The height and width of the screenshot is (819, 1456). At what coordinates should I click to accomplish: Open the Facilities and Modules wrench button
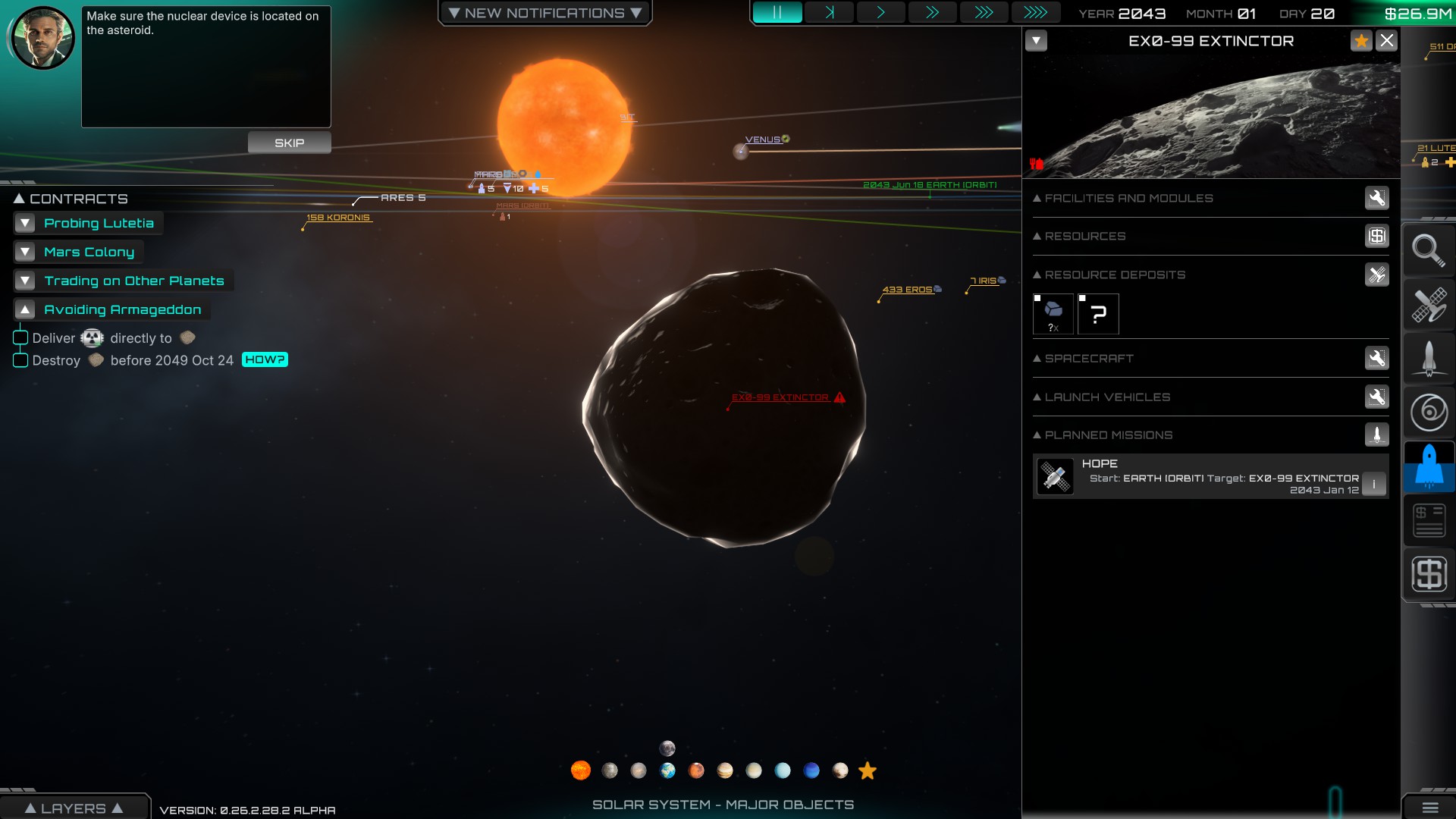(1376, 198)
